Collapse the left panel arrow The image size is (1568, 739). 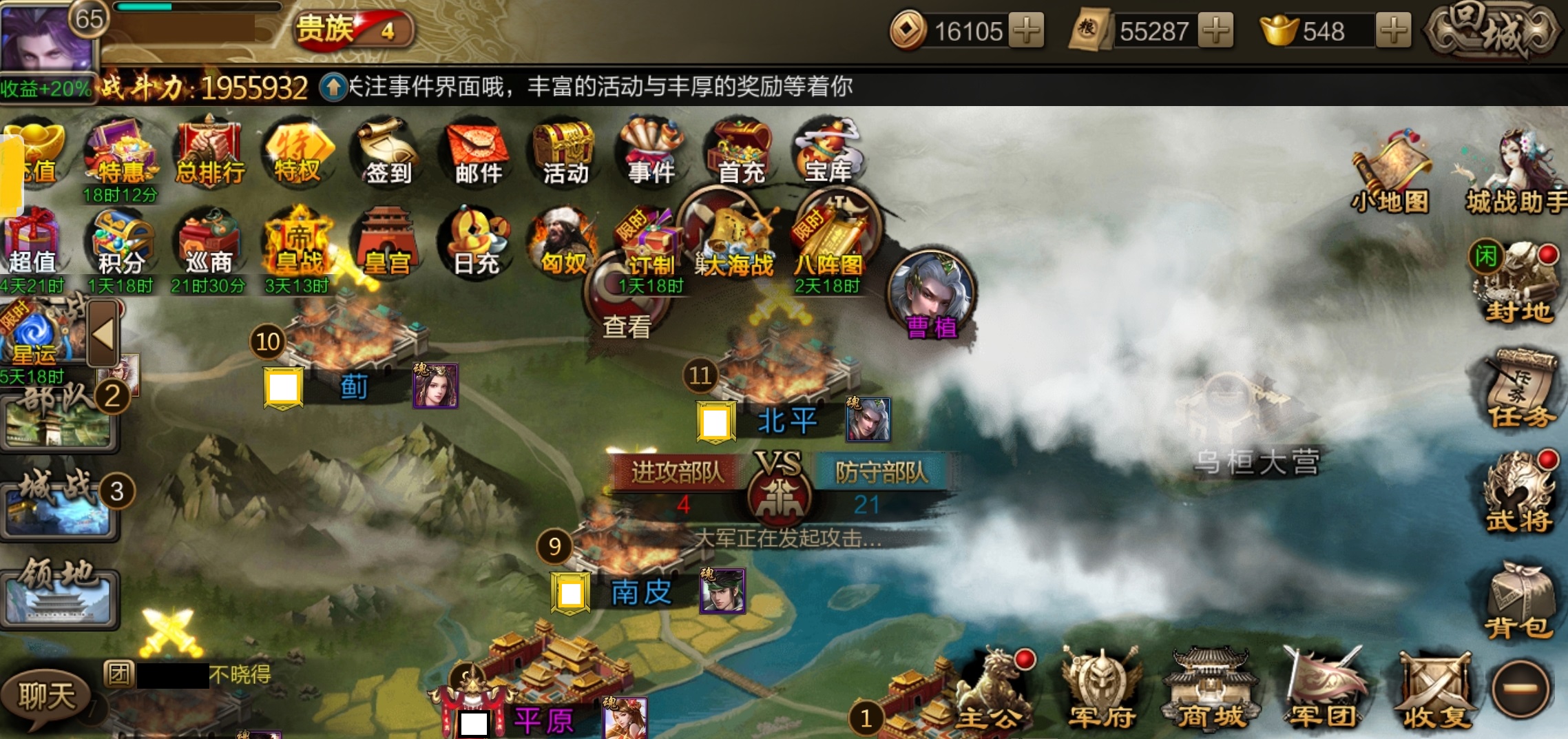point(103,335)
